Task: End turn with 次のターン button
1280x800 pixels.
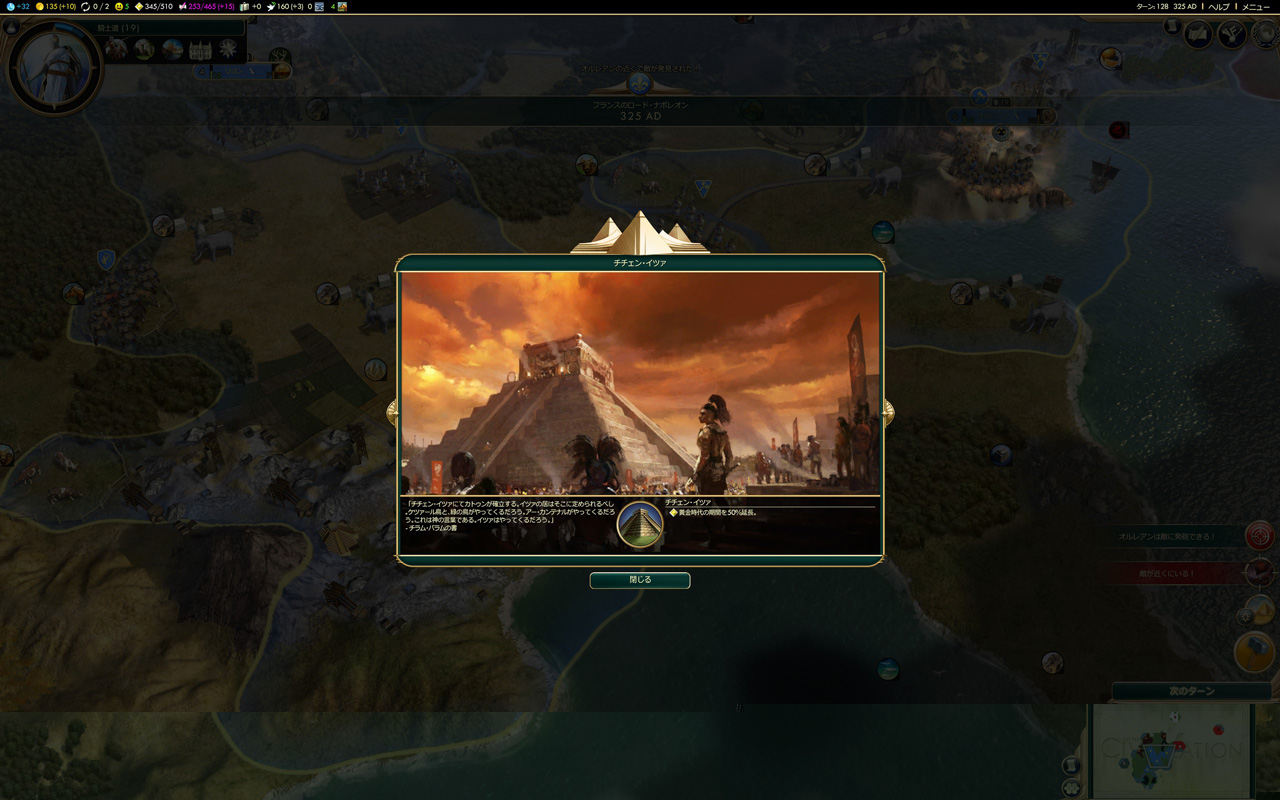Action: [1192, 691]
